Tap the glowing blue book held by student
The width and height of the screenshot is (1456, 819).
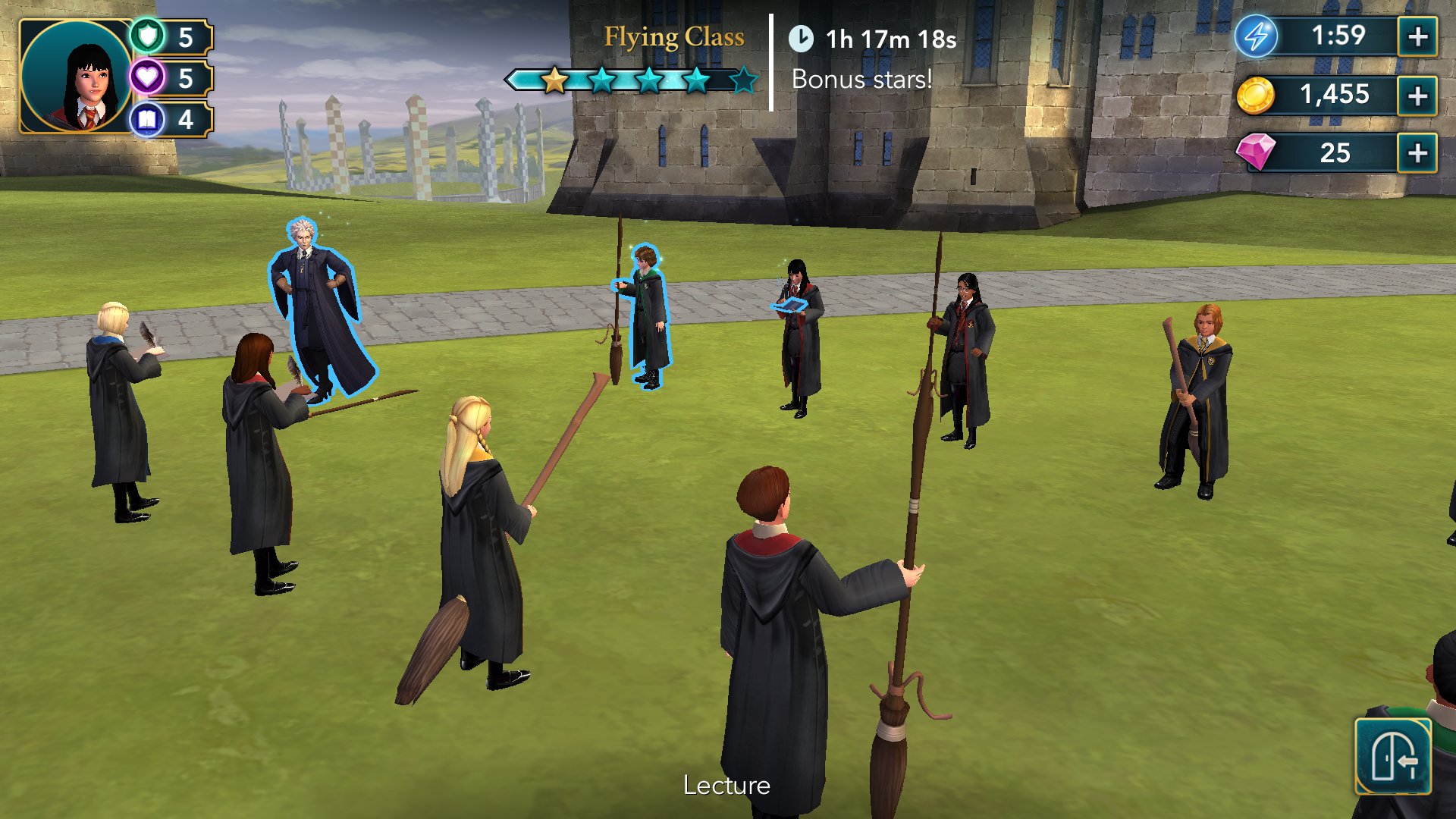coord(789,306)
